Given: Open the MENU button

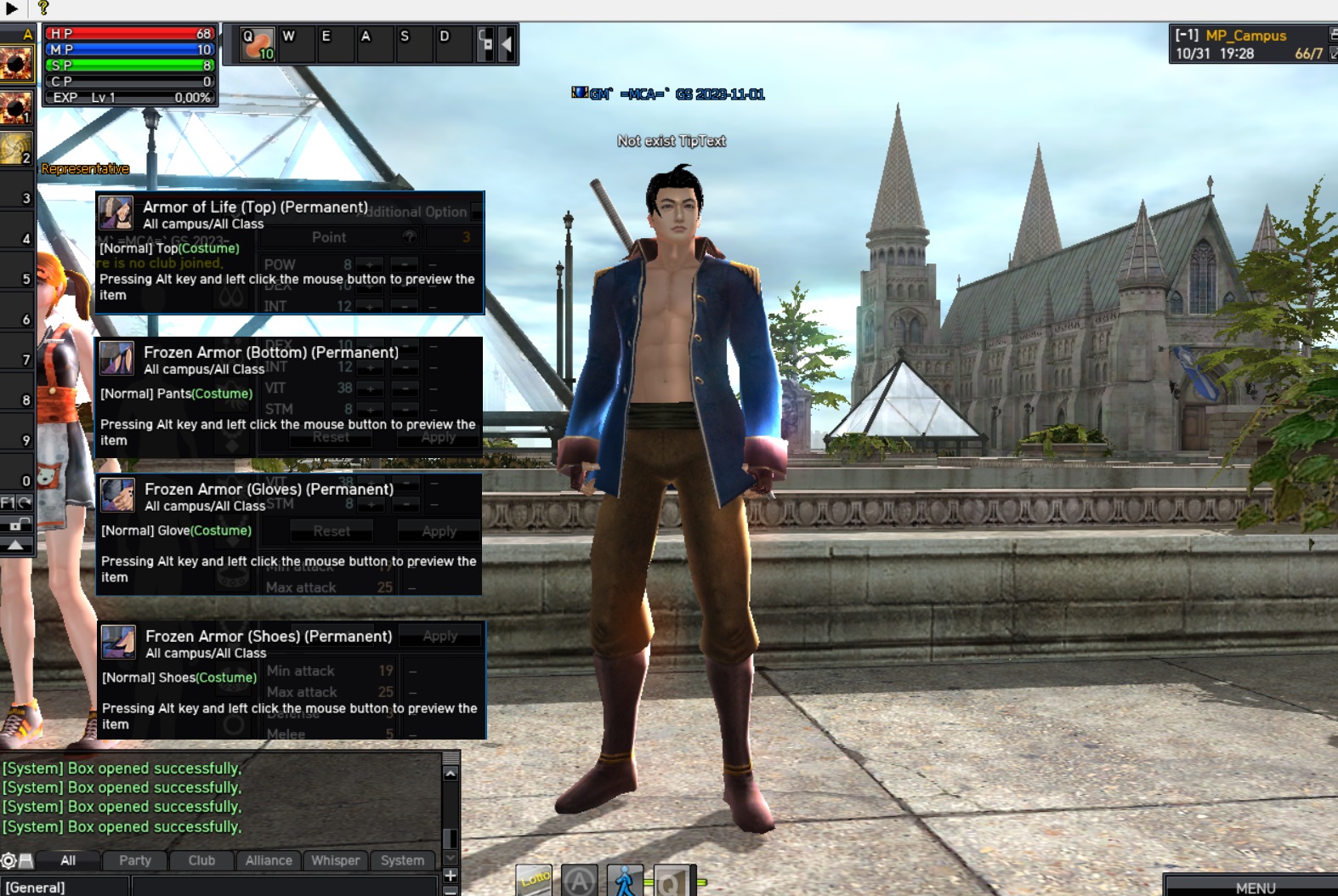Looking at the screenshot, I should [1255, 887].
